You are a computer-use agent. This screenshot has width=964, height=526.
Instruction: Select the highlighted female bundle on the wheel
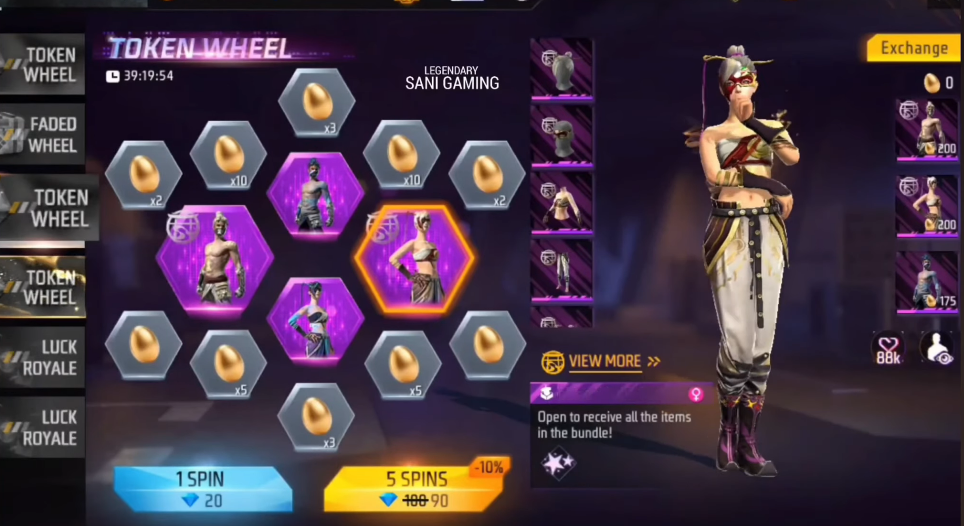click(x=415, y=258)
